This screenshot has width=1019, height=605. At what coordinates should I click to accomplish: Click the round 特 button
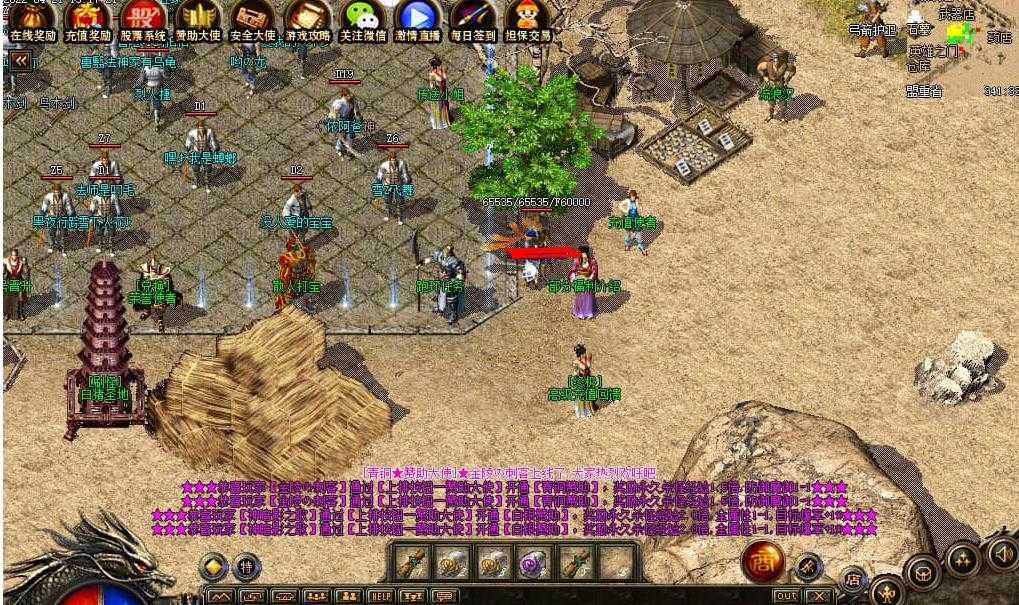(x=246, y=567)
